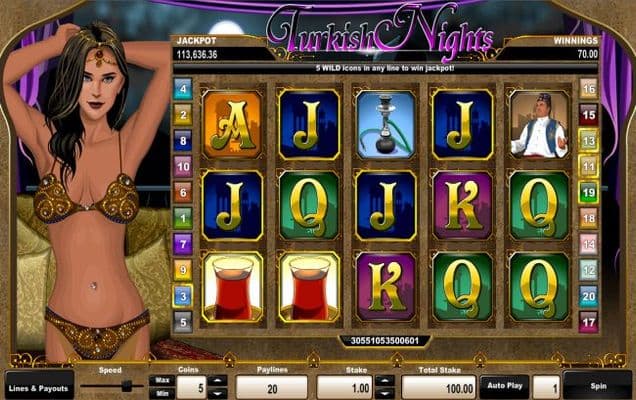
Task: Adjust the Speed slider handle
Action: pyautogui.click(x=127, y=385)
